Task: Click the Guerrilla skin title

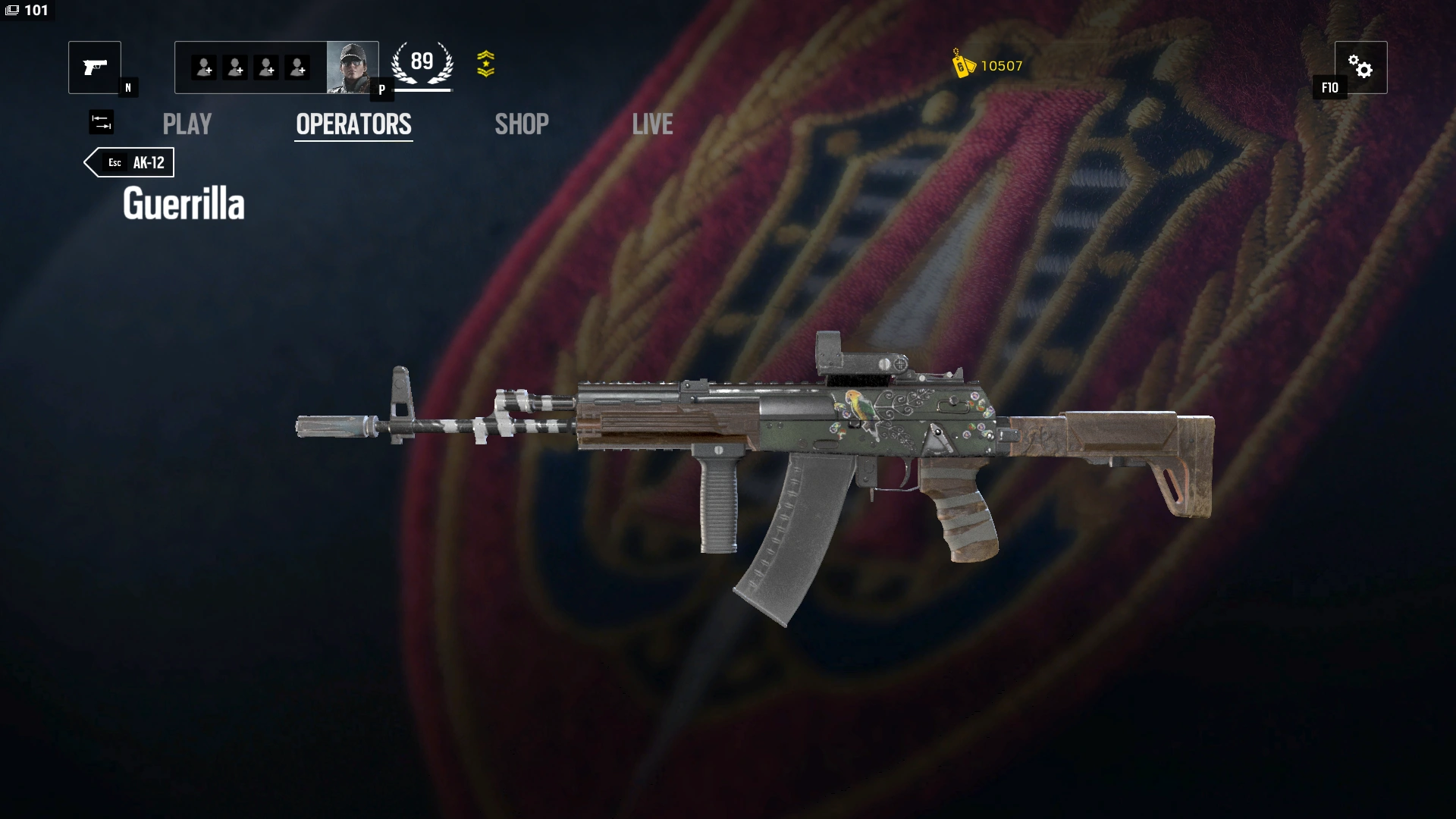Action: [x=185, y=202]
